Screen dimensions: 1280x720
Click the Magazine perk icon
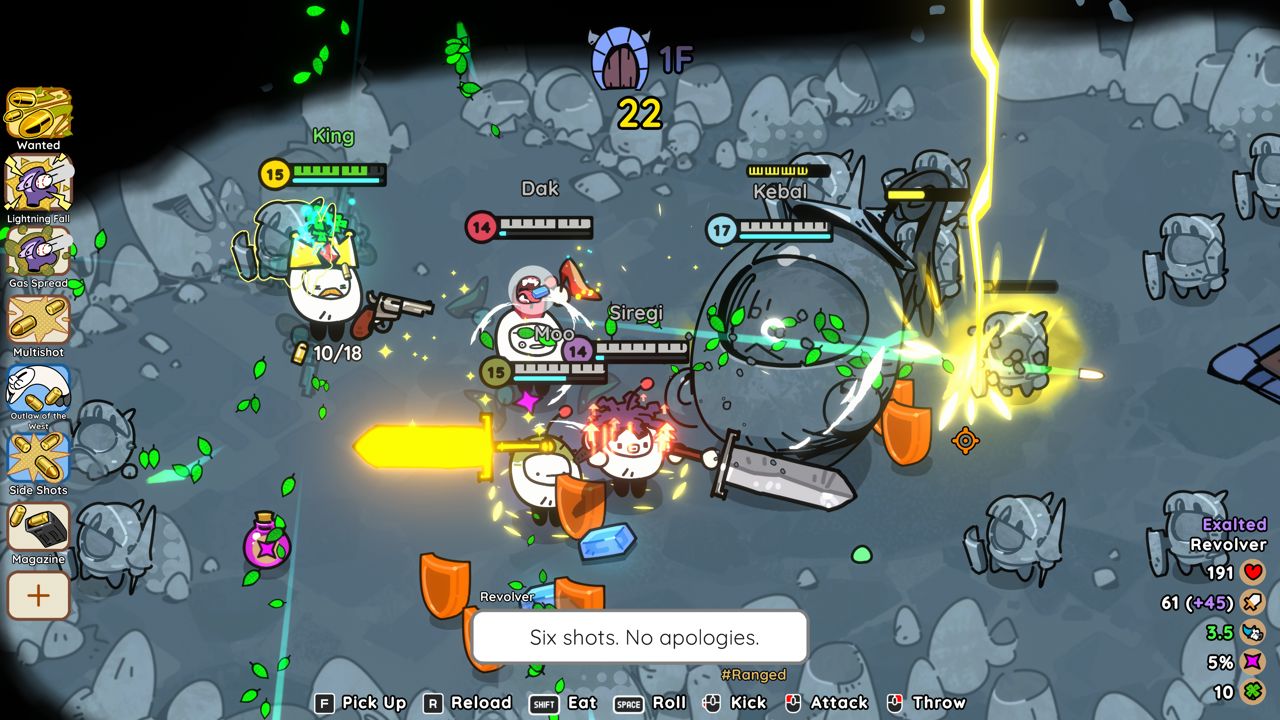[x=39, y=527]
